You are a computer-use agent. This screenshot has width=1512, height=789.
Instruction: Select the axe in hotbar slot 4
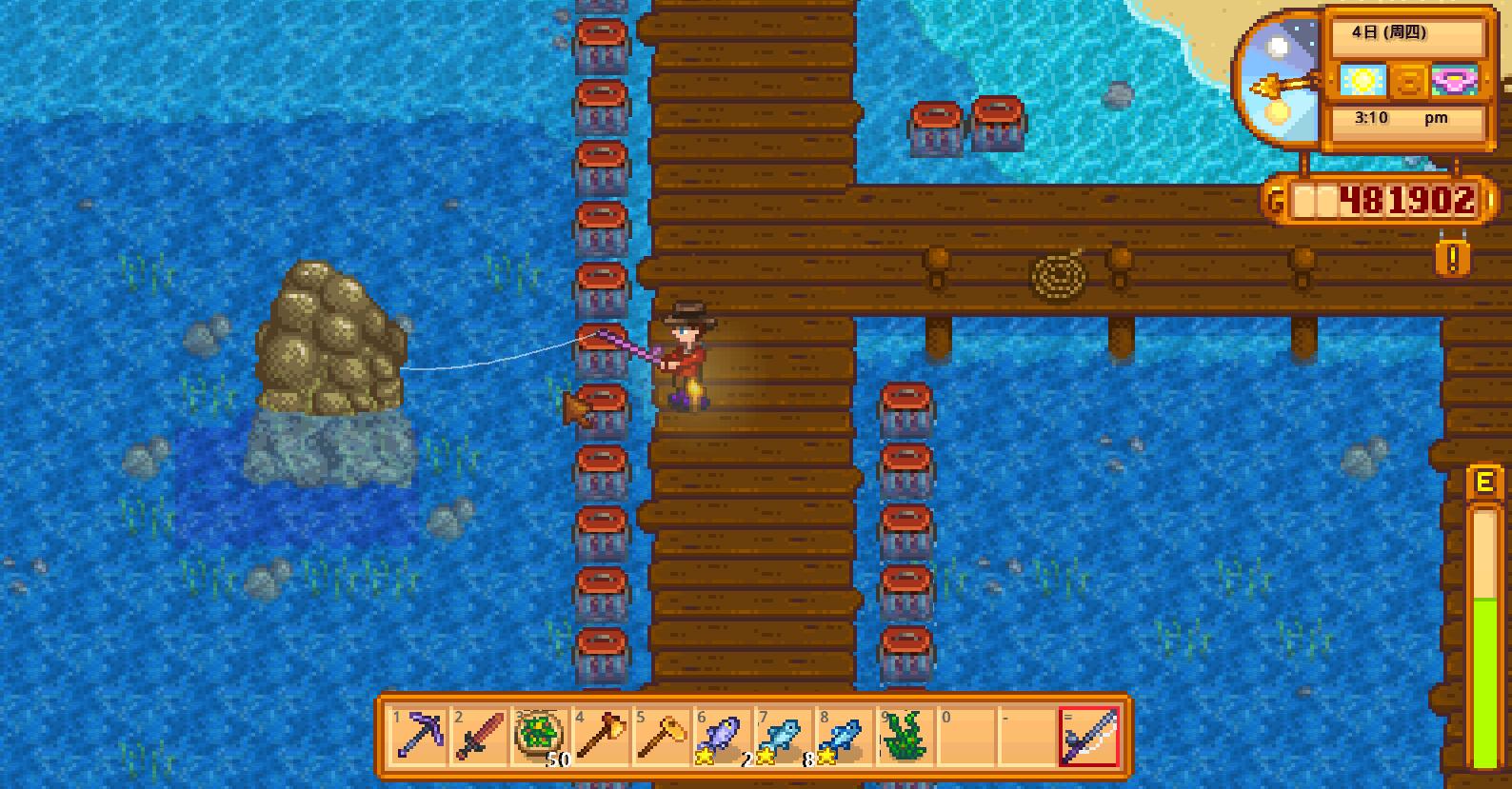(x=598, y=737)
